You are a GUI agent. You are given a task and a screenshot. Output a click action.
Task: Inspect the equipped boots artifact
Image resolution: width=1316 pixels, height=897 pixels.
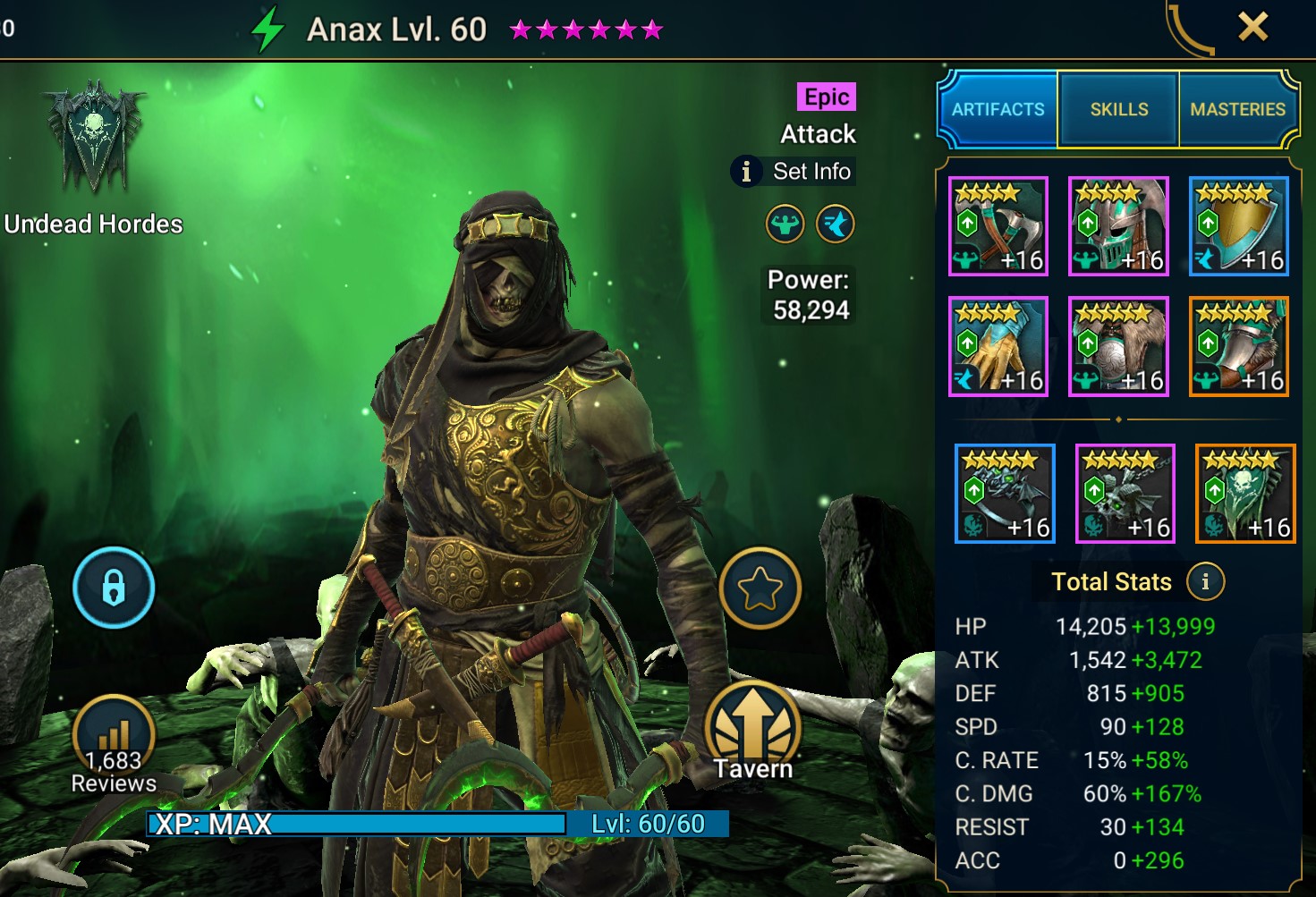click(x=1239, y=347)
